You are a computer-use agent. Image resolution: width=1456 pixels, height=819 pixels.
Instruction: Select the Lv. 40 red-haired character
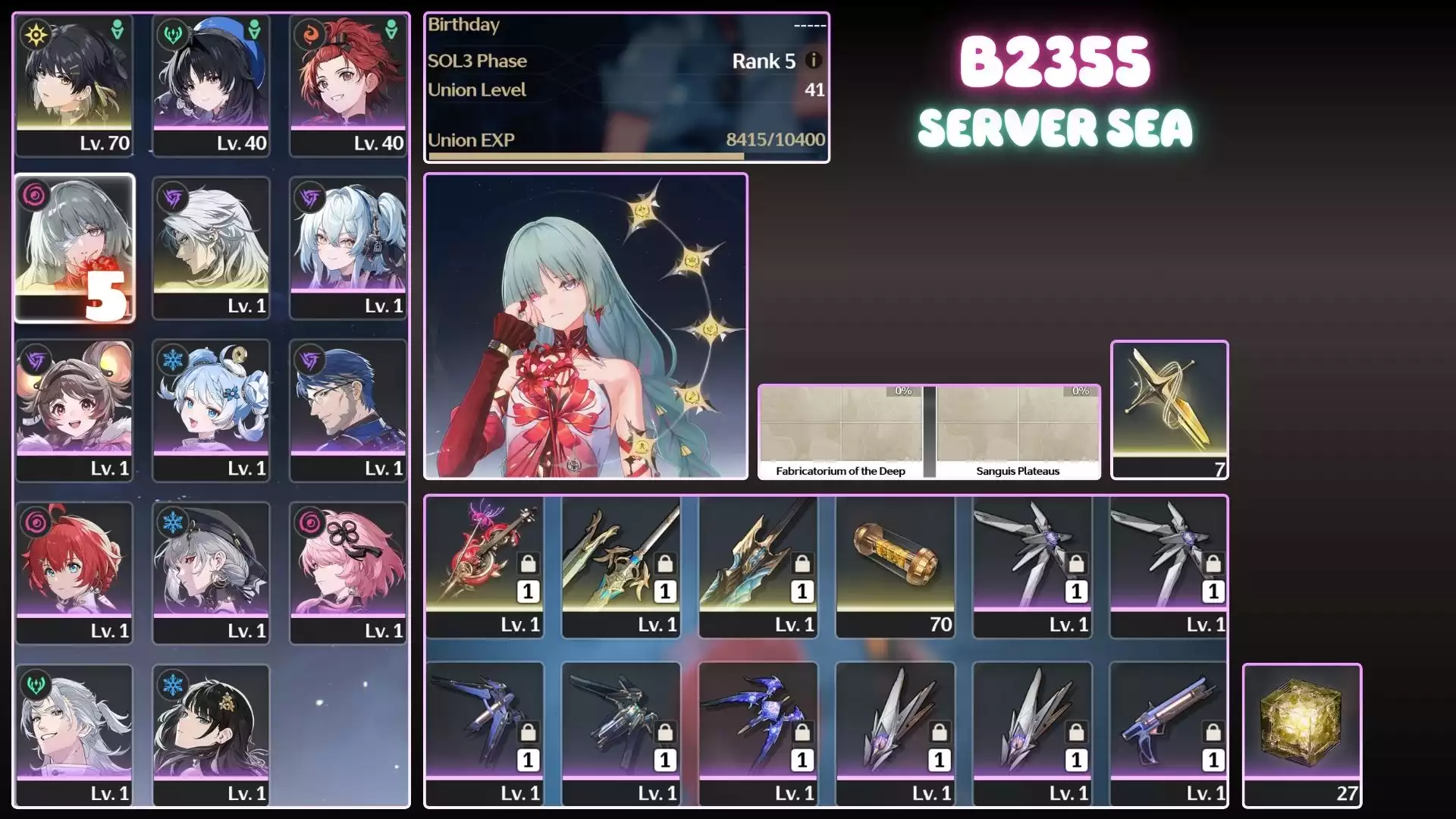click(x=348, y=85)
